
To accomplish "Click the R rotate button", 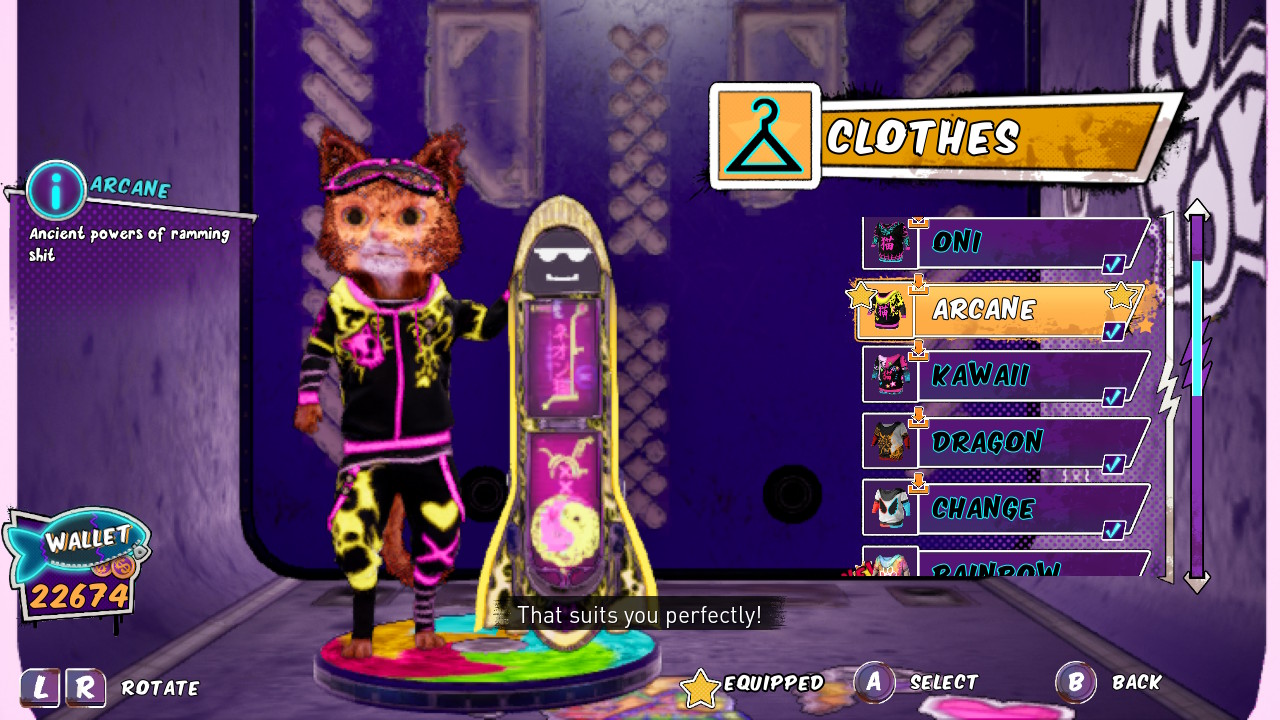I will pos(87,687).
